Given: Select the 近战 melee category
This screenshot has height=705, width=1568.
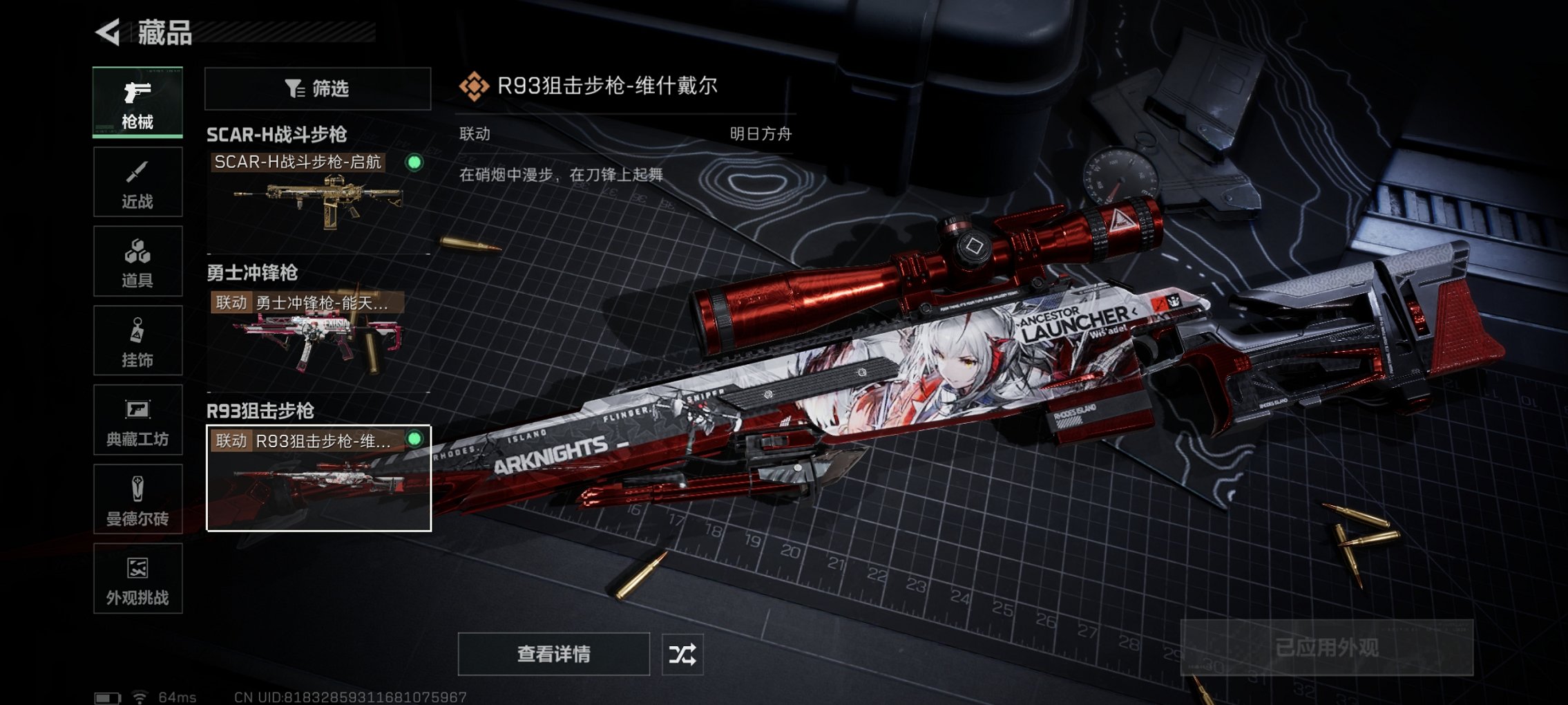Looking at the screenshot, I should (x=137, y=182).
